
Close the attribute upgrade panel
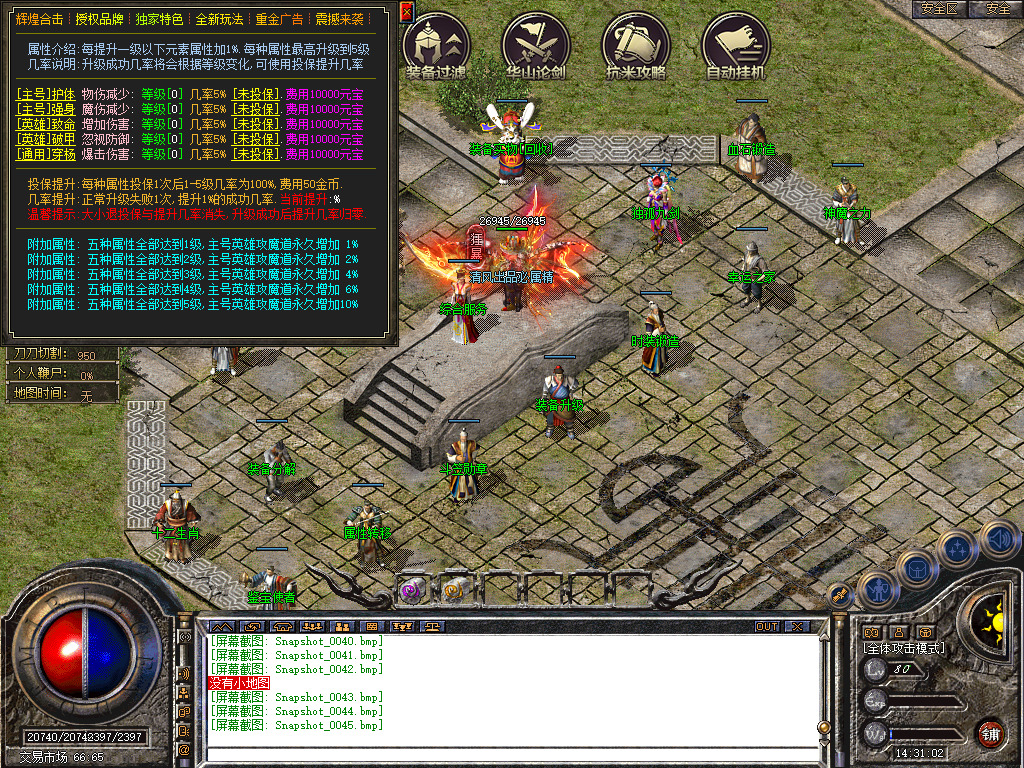tap(406, 11)
